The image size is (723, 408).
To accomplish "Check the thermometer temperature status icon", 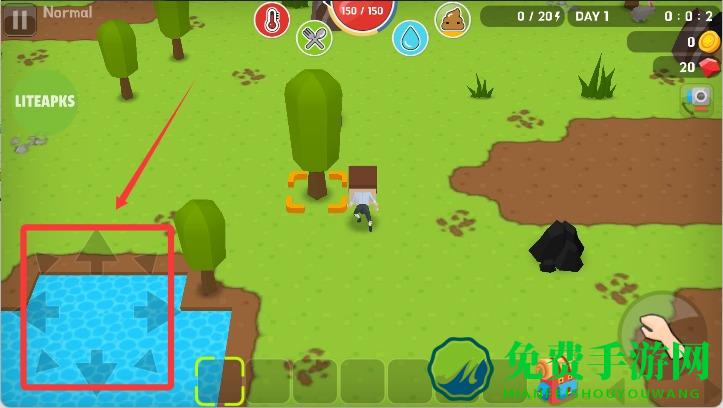I will (271, 19).
